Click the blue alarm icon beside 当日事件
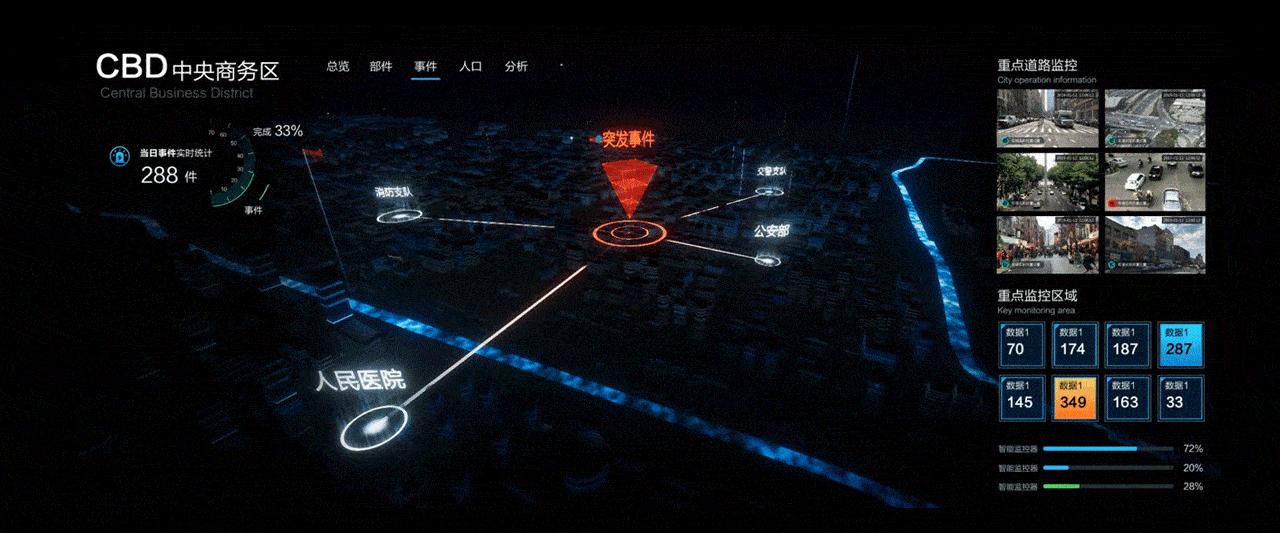The height and width of the screenshot is (533, 1280). click(x=119, y=156)
